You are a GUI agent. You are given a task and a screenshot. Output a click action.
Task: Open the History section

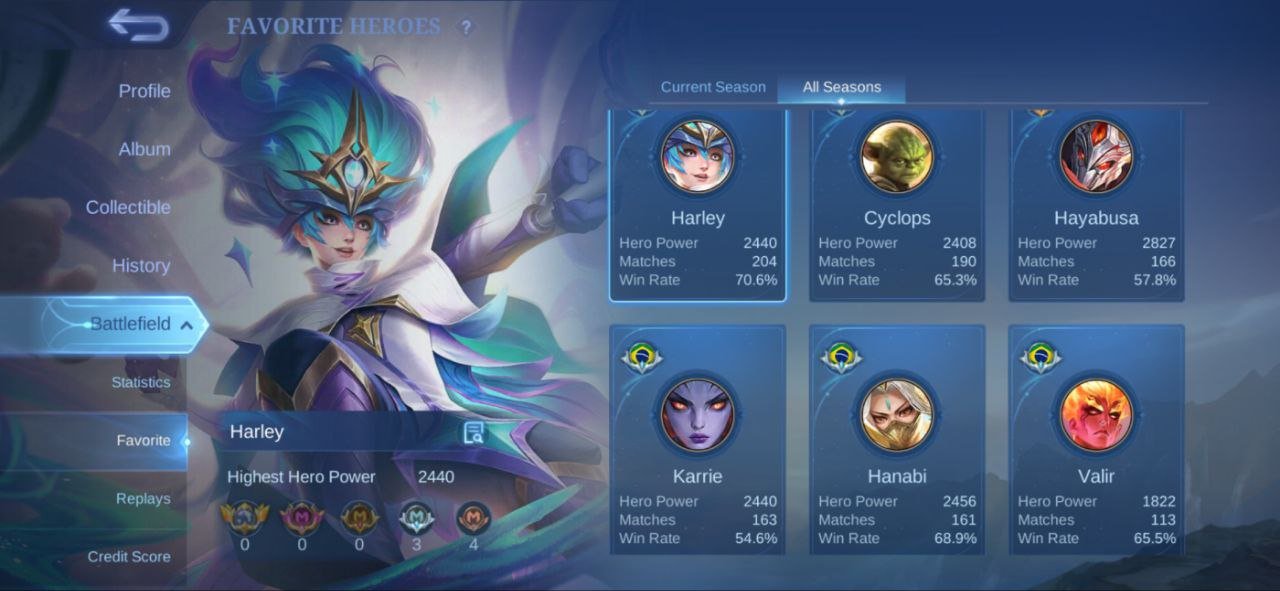click(141, 266)
